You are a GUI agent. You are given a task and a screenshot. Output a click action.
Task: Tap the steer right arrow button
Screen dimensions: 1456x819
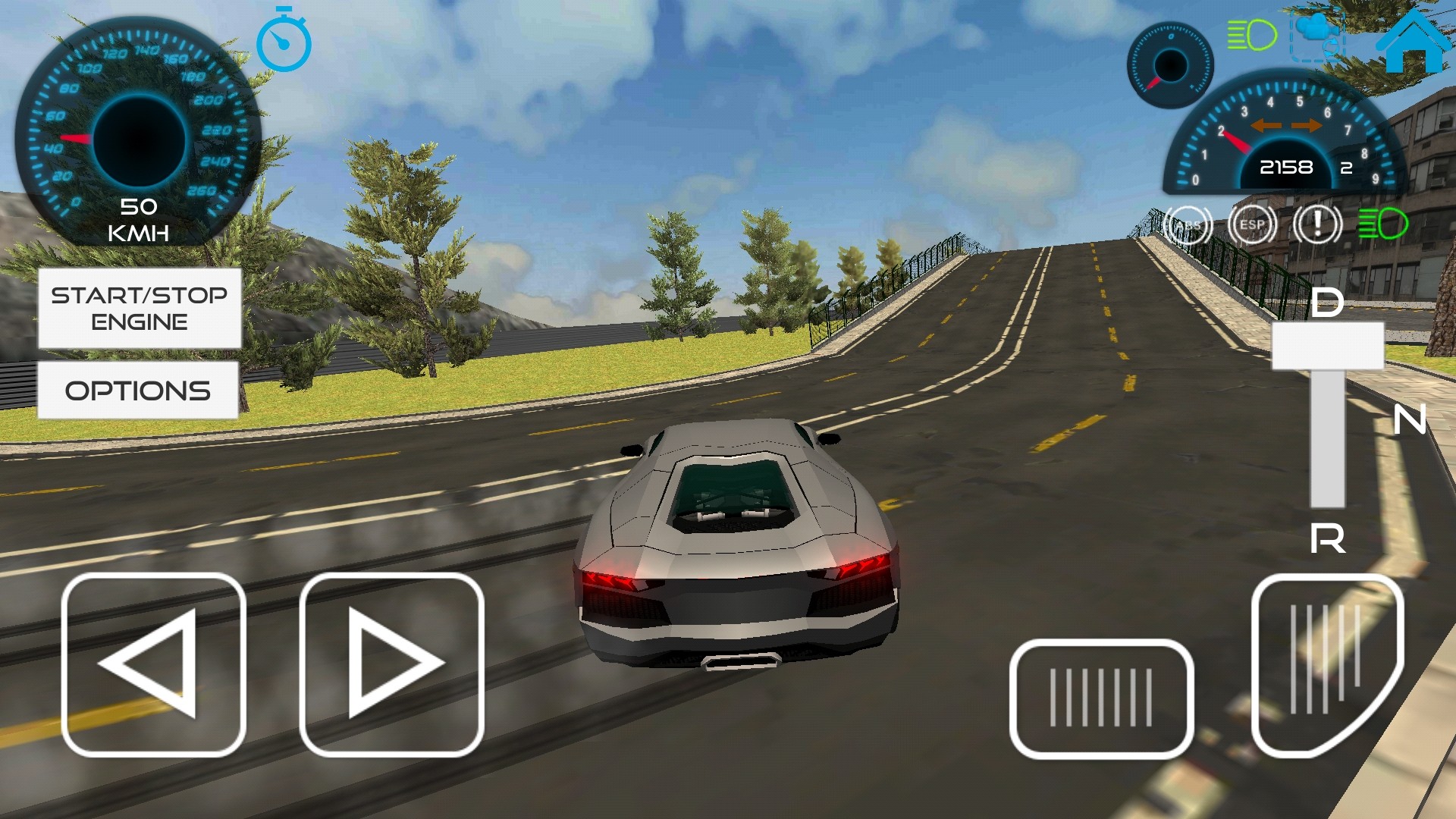pos(391,664)
